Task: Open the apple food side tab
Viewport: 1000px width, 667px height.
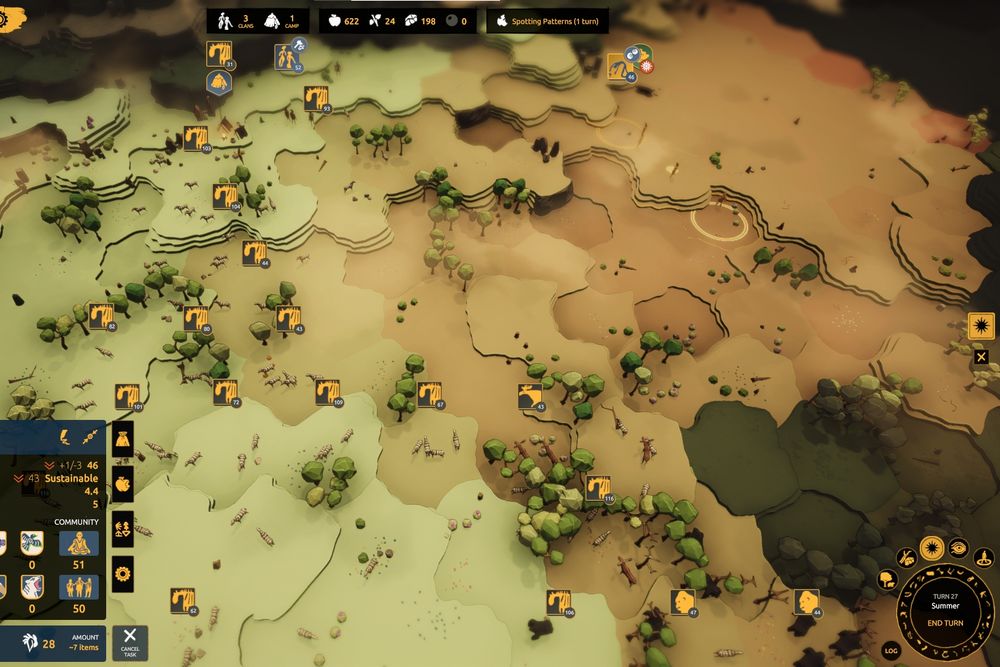Action: (x=123, y=484)
